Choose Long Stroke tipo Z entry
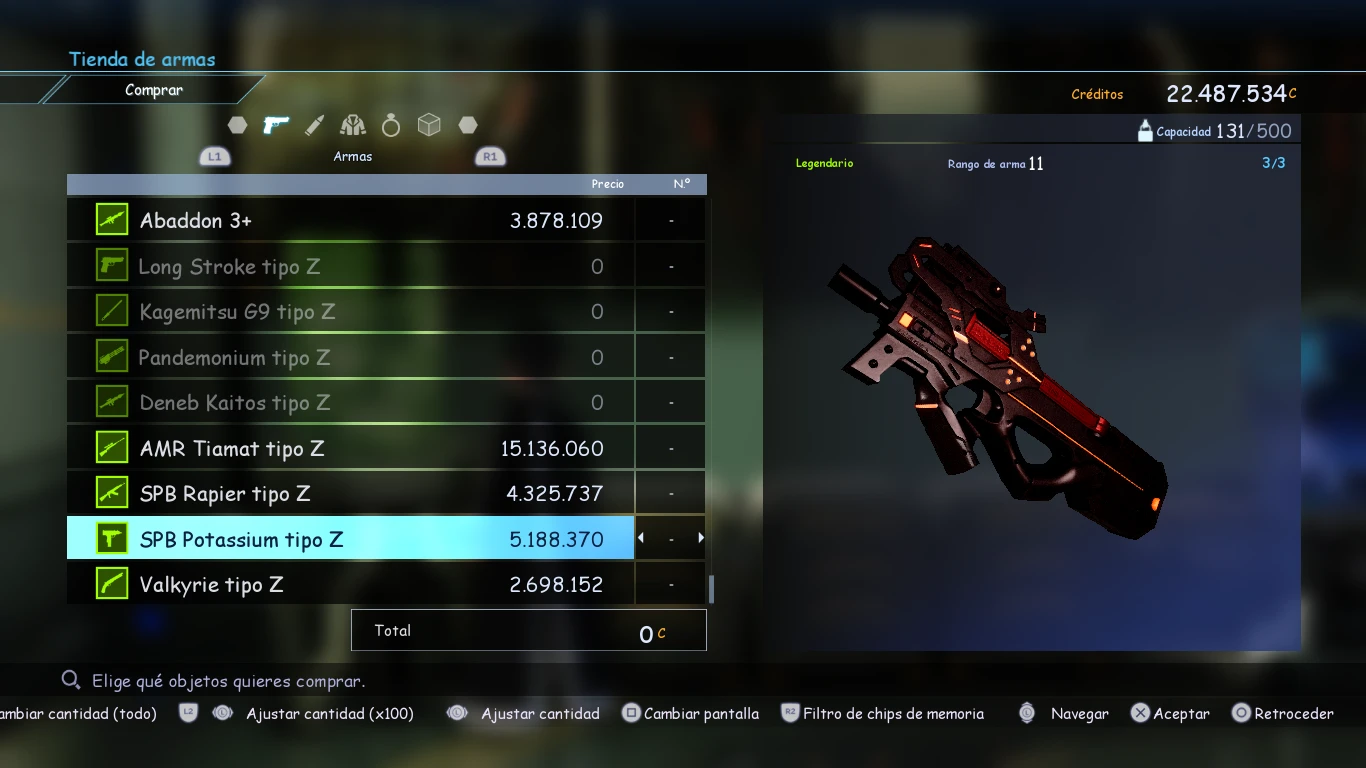Screen dimensions: 1366x768 pos(350,266)
